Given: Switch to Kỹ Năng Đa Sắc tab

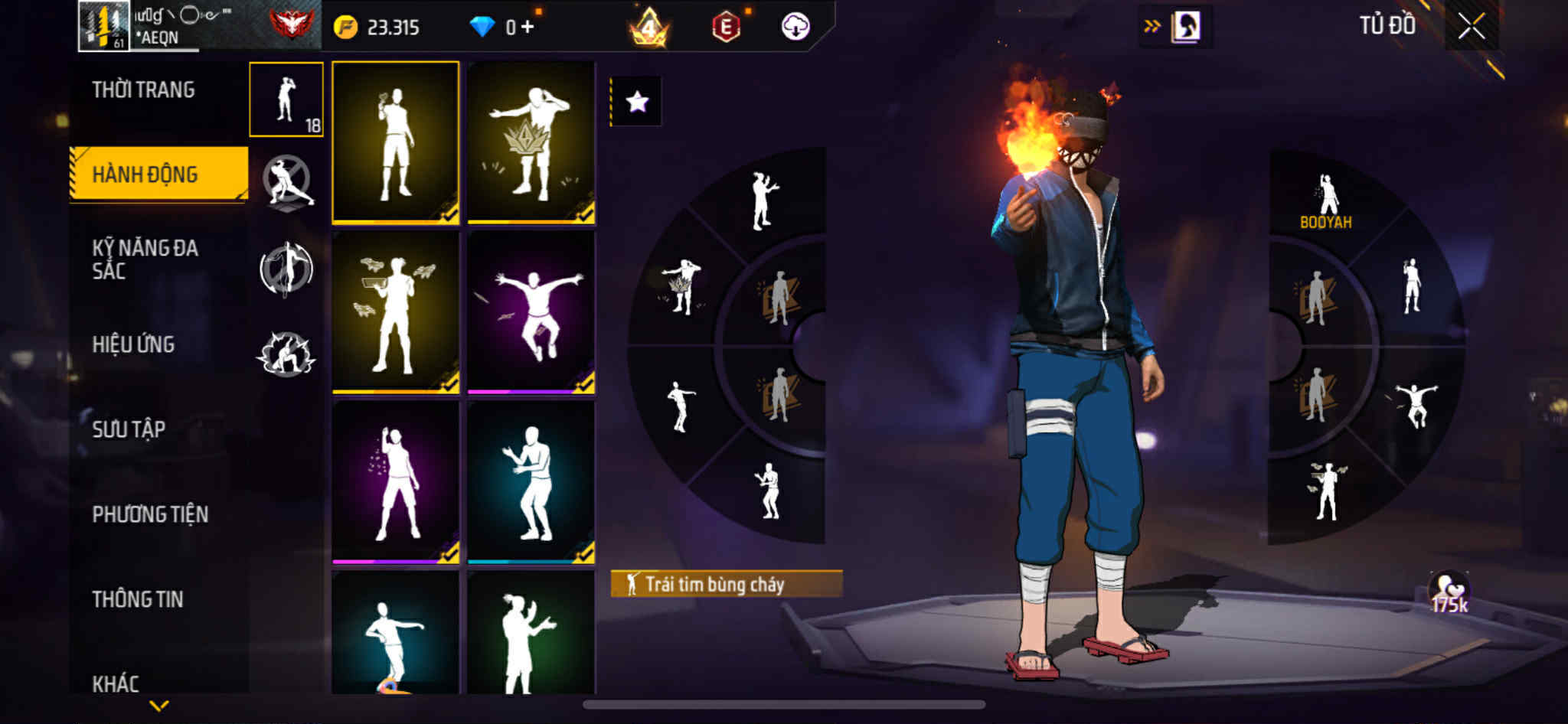Looking at the screenshot, I should pos(145,259).
